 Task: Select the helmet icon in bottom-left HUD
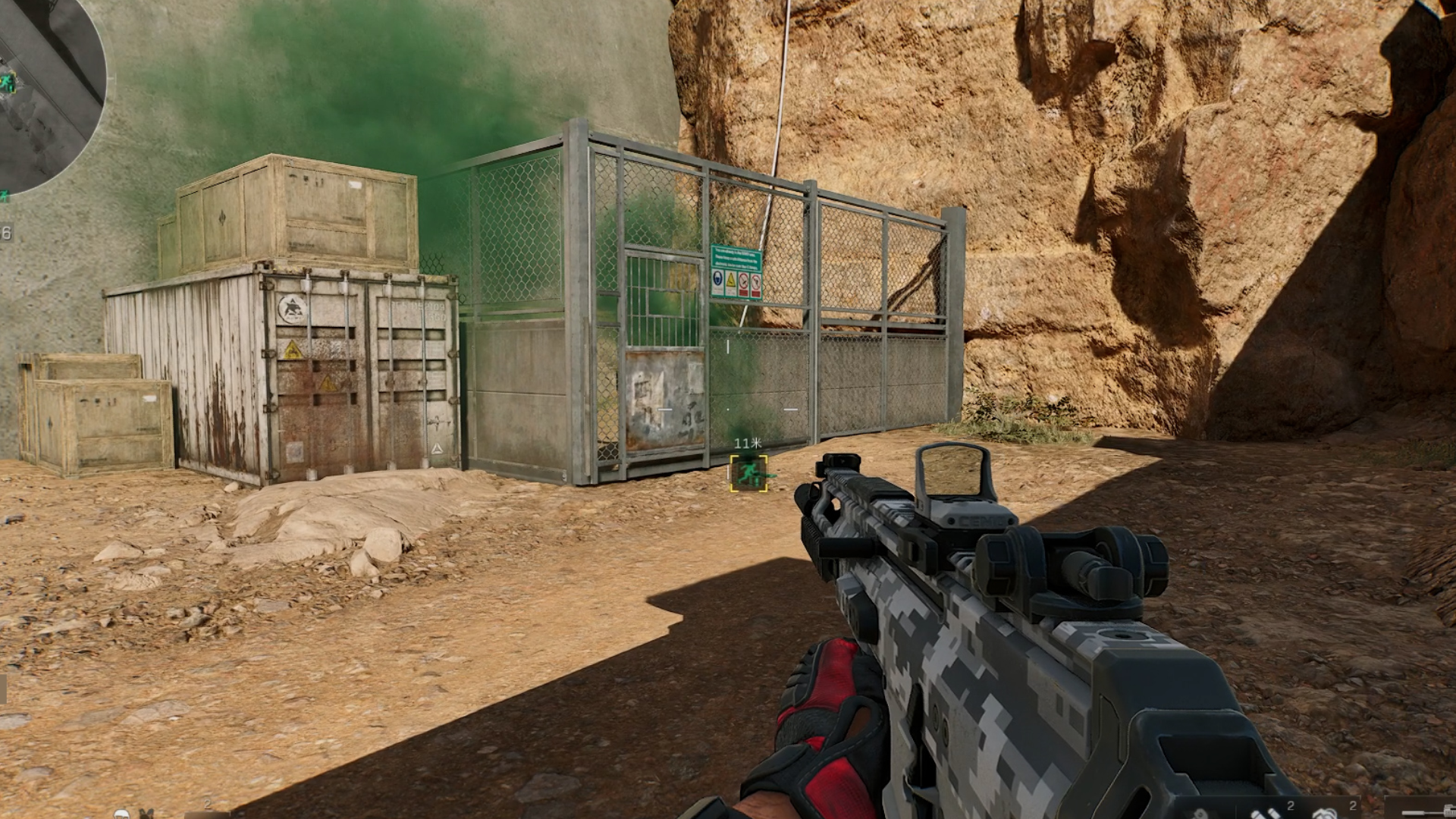tap(121, 814)
